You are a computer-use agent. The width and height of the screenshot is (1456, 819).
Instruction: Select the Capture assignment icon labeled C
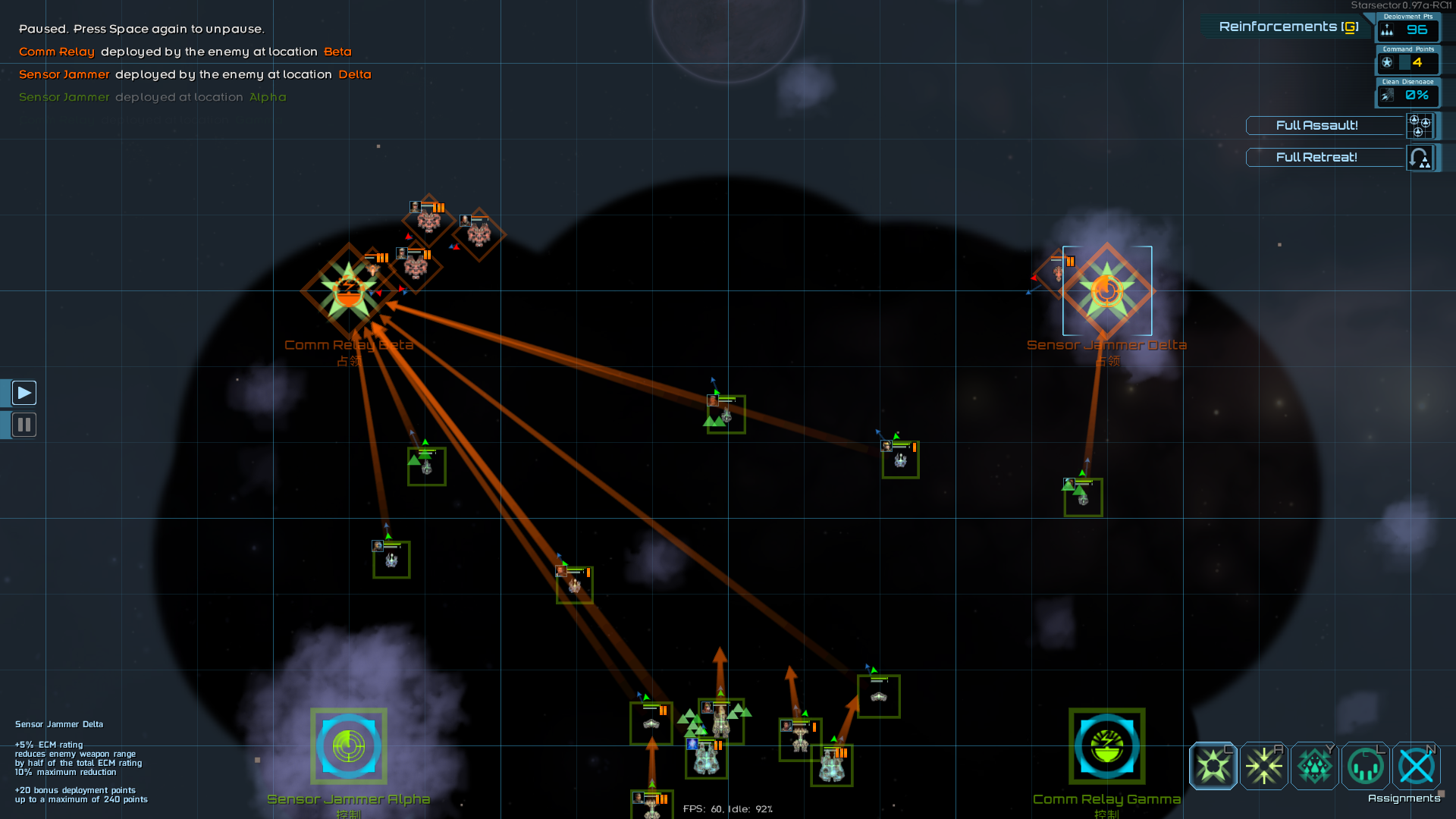(1213, 766)
